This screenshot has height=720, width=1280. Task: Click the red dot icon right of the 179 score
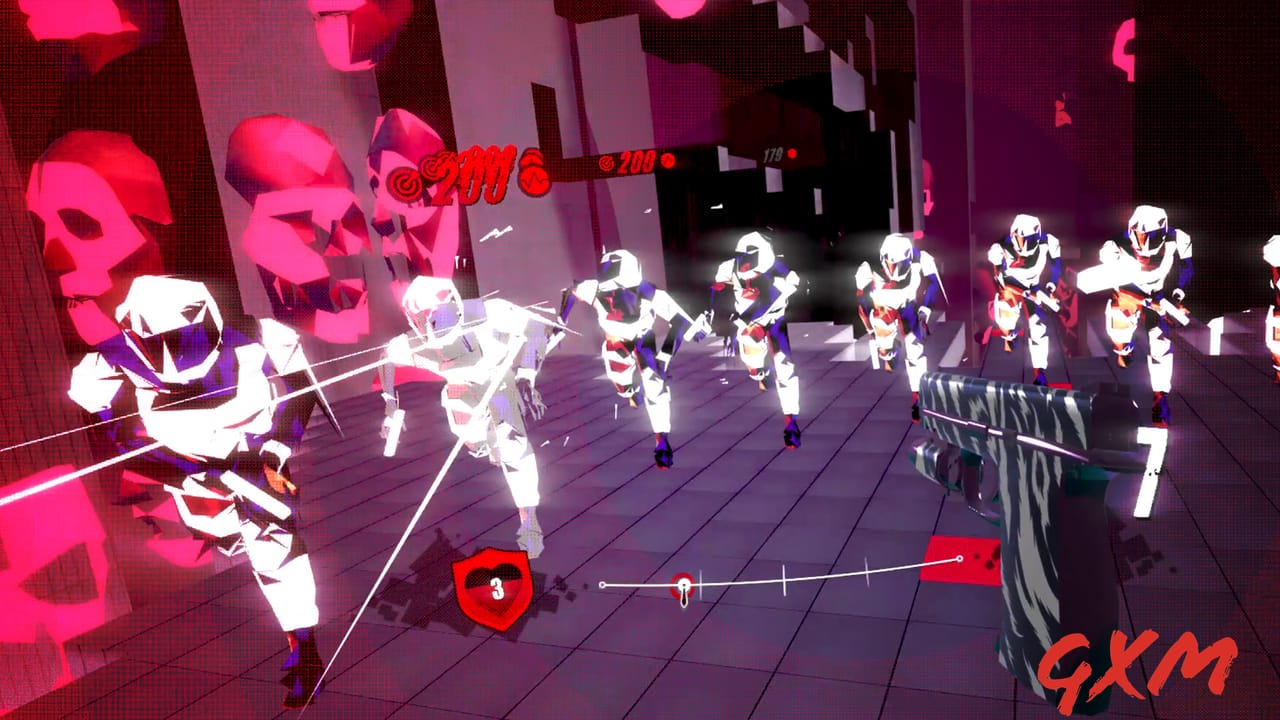[x=793, y=154]
